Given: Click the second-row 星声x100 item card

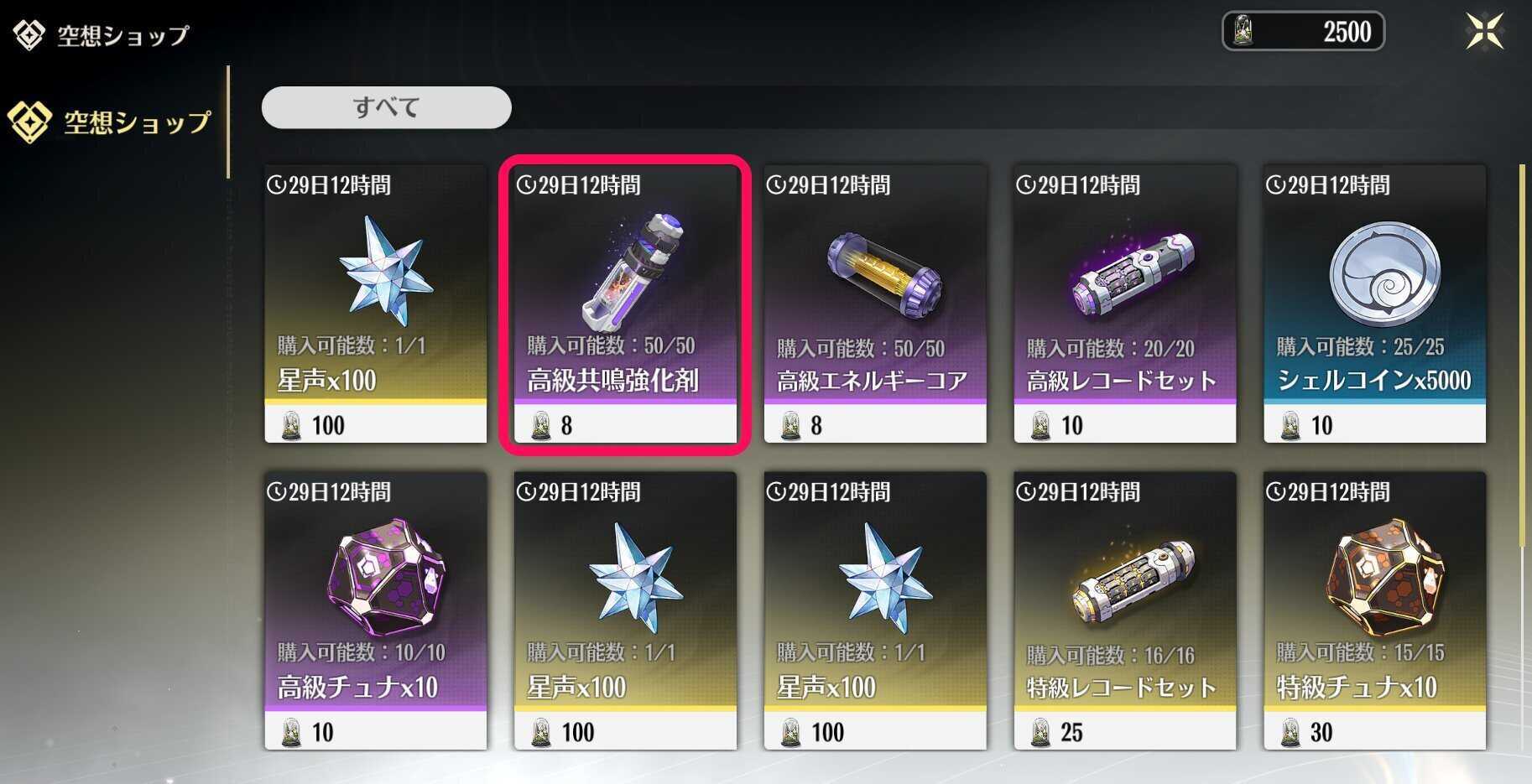Looking at the screenshot, I should (x=625, y=612).
